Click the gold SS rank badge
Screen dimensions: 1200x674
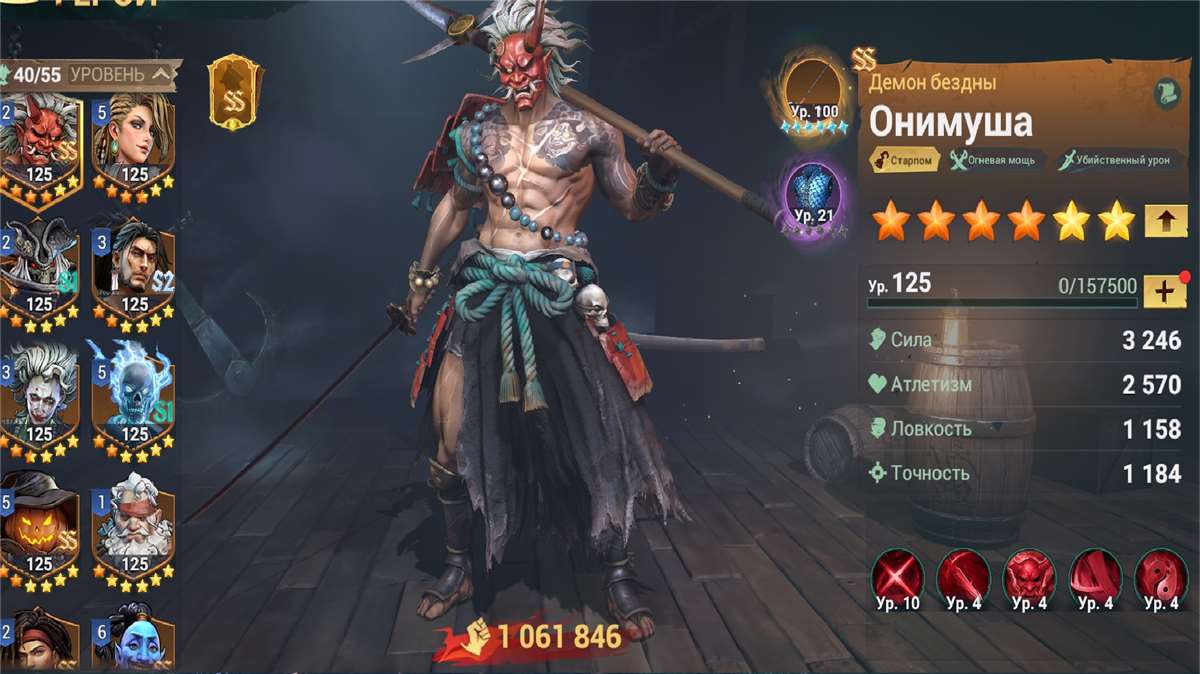235,93
